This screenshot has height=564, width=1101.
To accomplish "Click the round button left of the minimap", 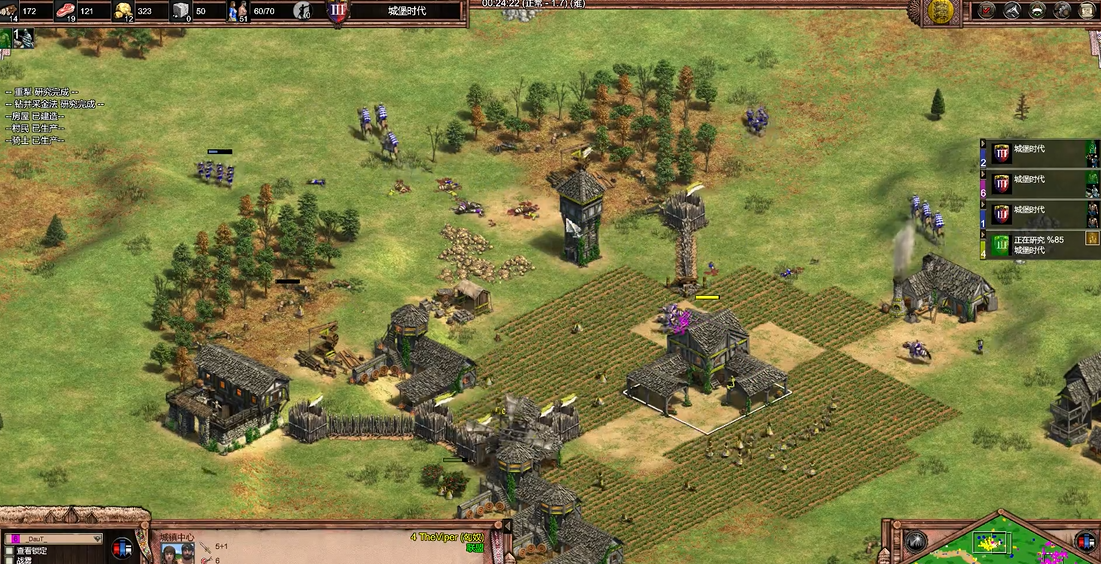I will (x=915, y=541).
